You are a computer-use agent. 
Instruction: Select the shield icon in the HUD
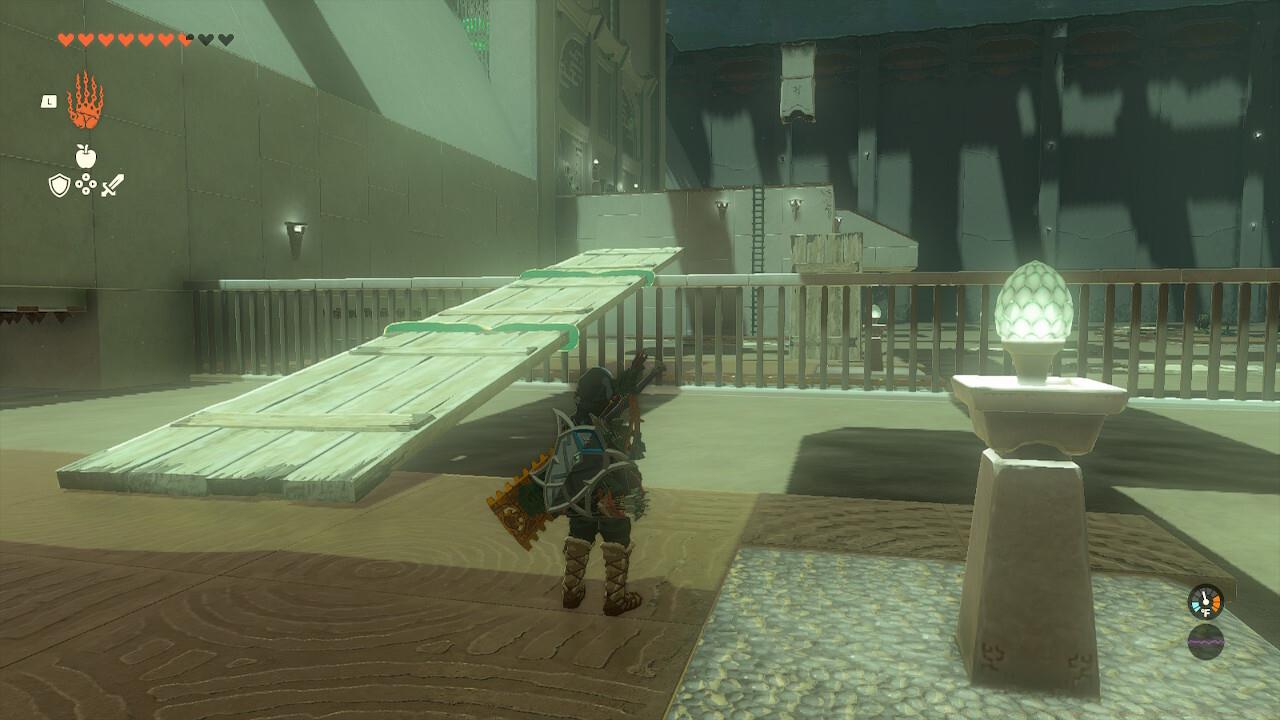pyautogui.click(x=59, y=185)
